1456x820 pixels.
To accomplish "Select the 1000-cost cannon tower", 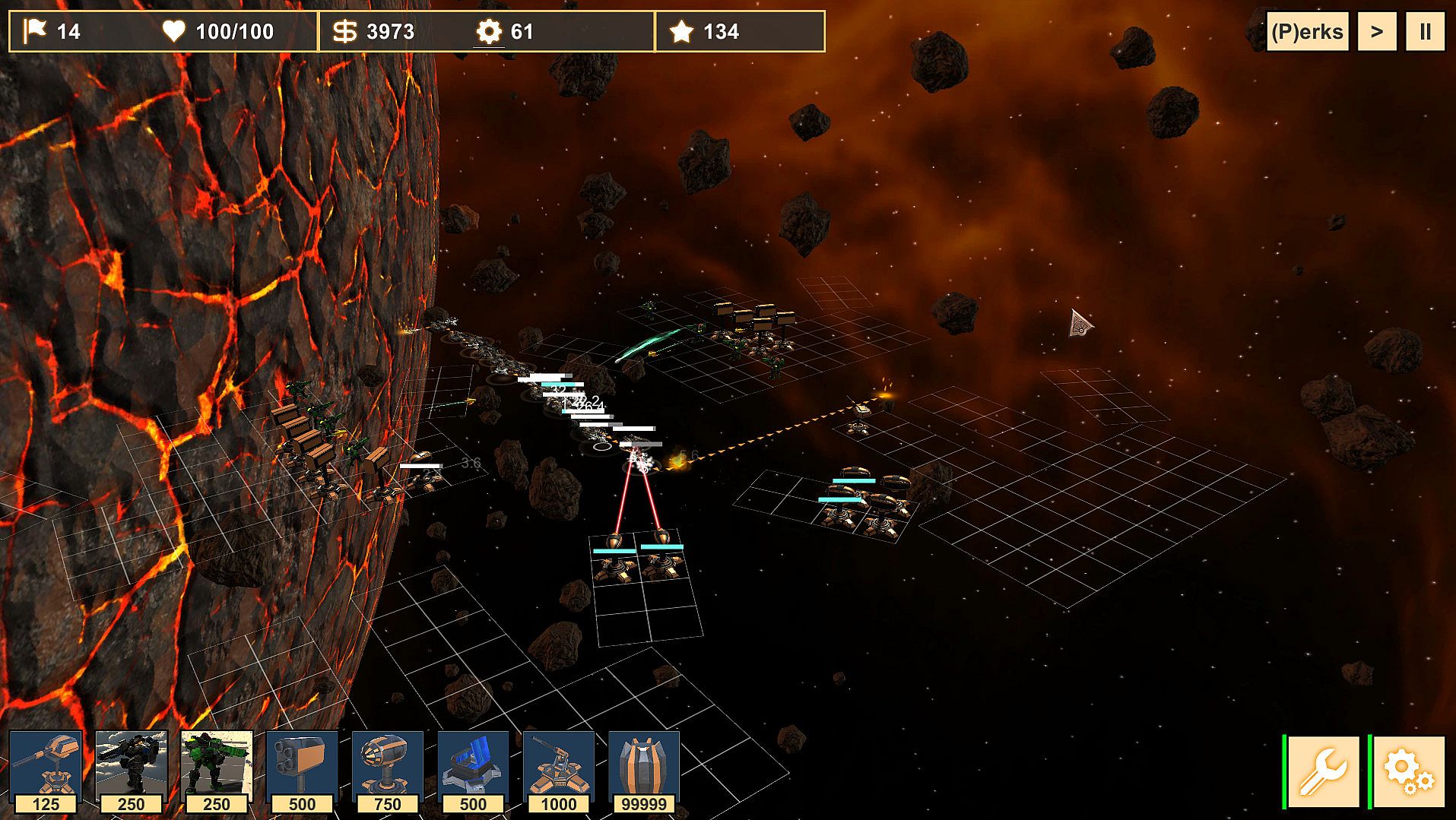I will pyautogui.click(x=558, y=771).
